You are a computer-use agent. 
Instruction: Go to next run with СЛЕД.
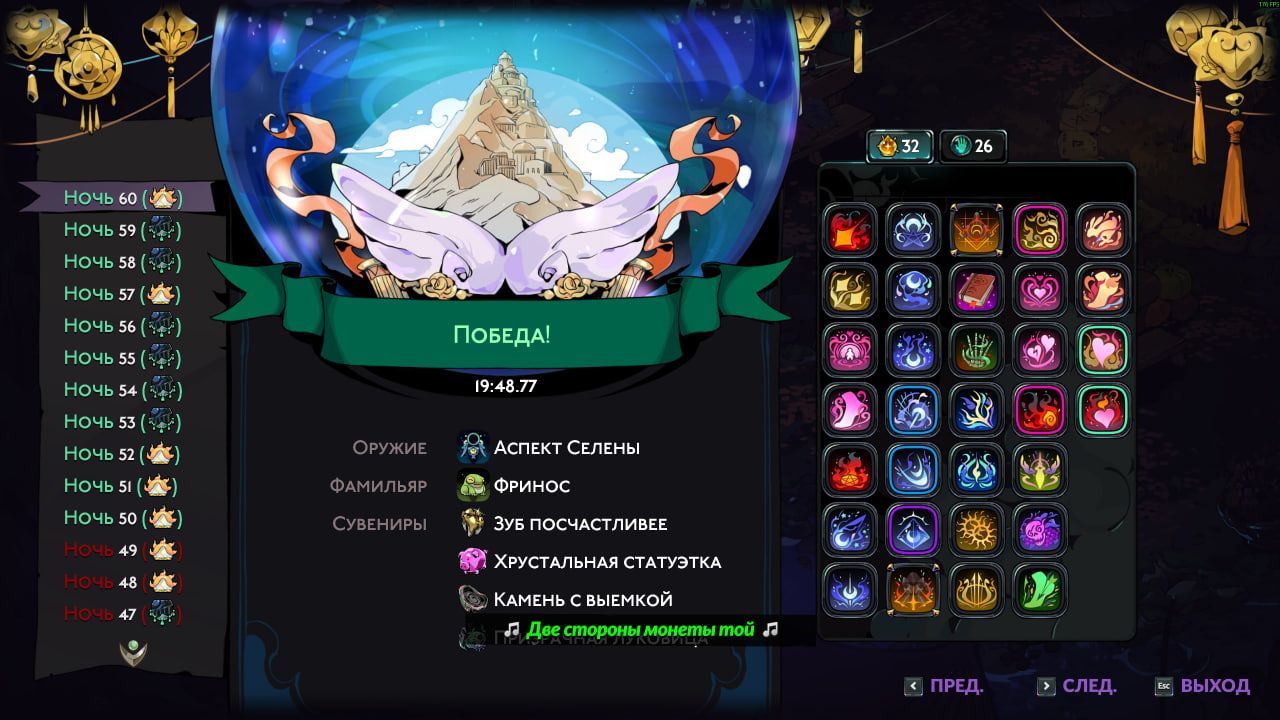coord(1077,686)
